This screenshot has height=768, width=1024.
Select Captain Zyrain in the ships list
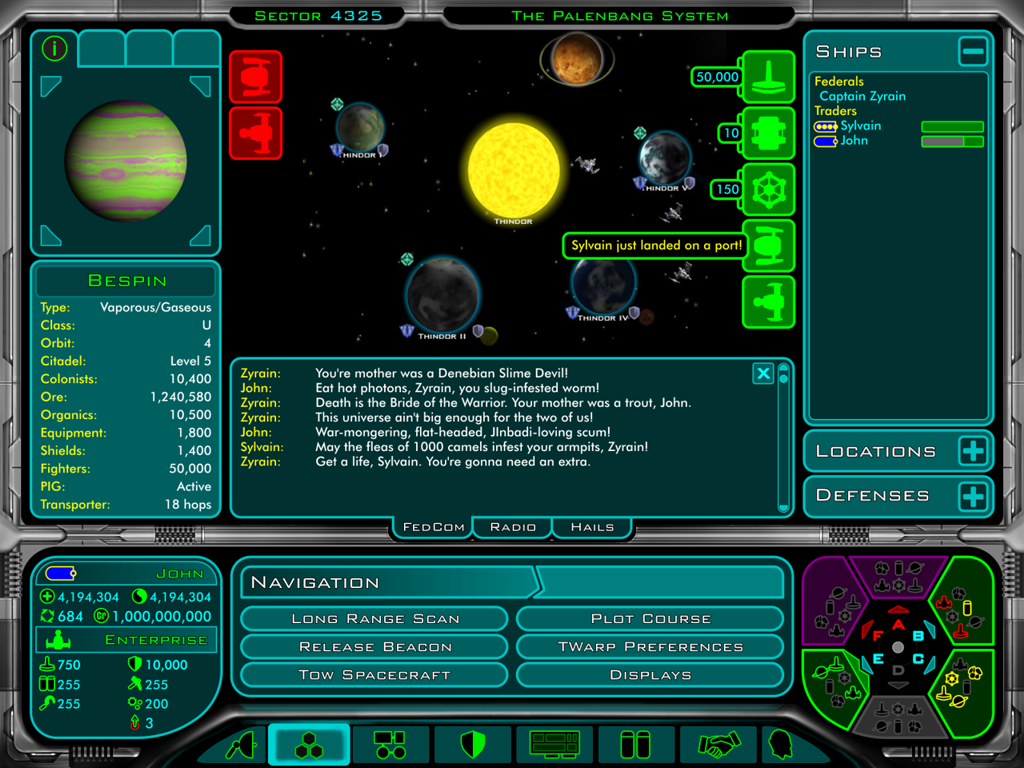[x=862, y=96]
